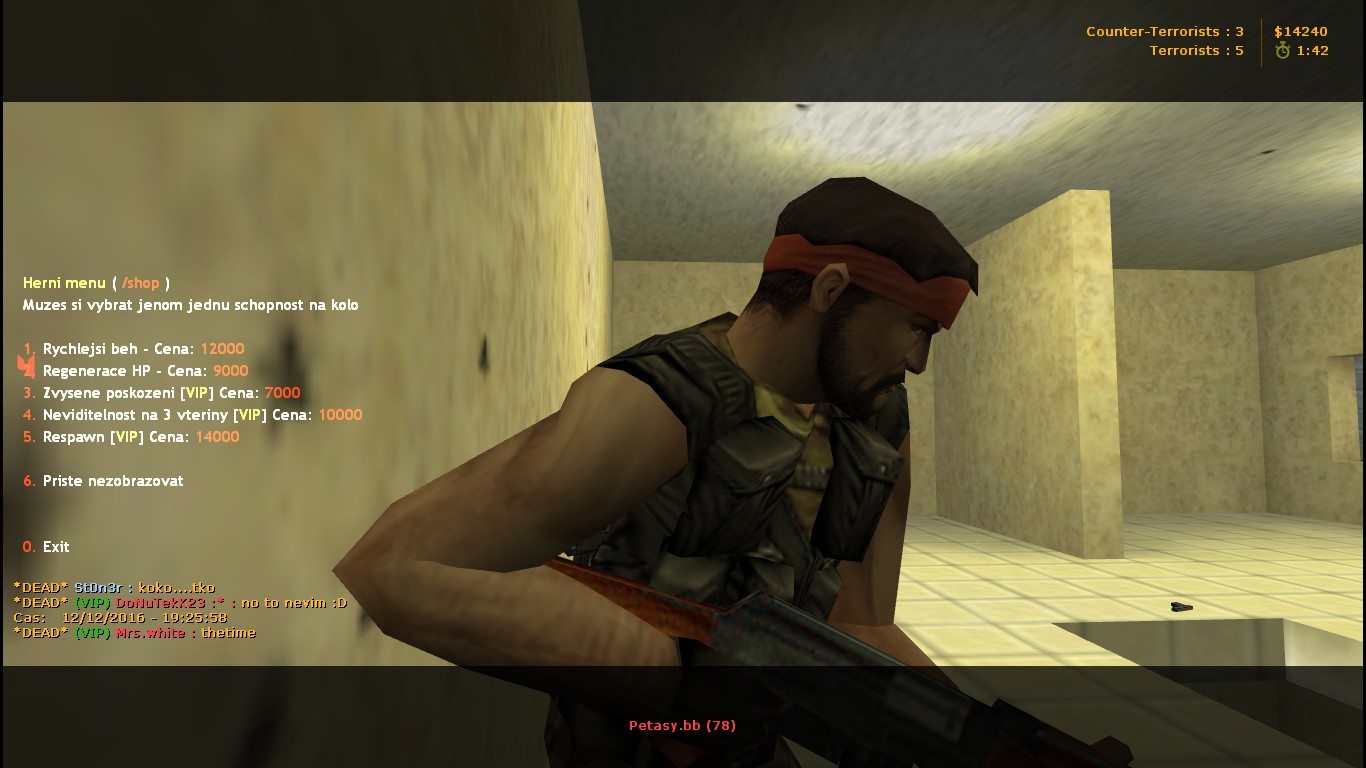Enable Priste nezobrazovat option

(x=112, y=481)
